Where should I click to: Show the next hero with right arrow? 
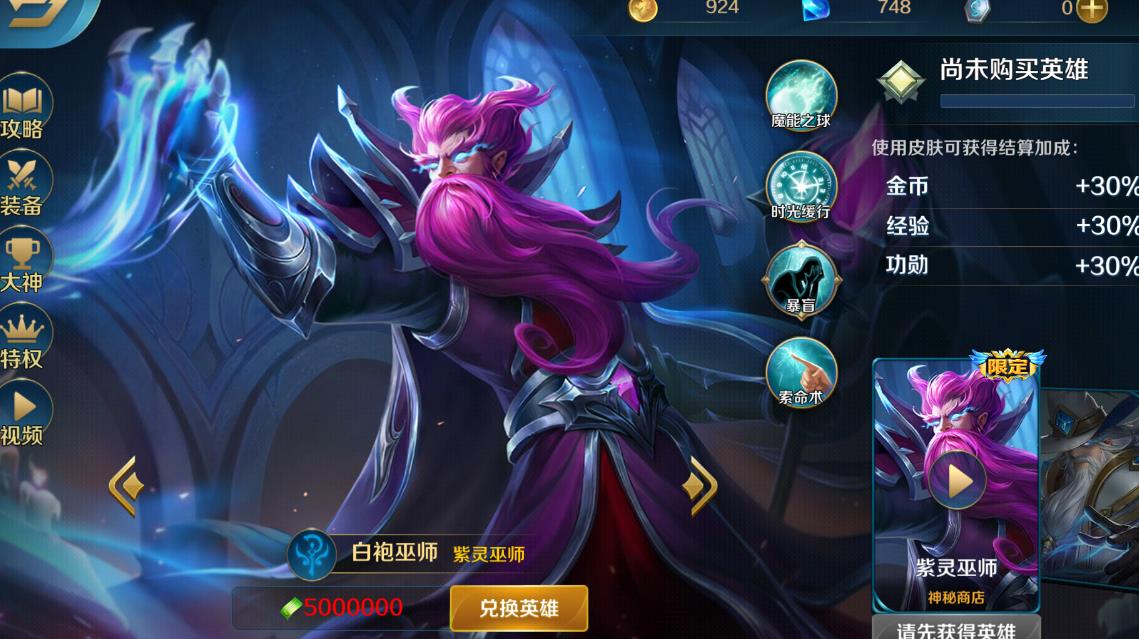(x=699, y=486)
